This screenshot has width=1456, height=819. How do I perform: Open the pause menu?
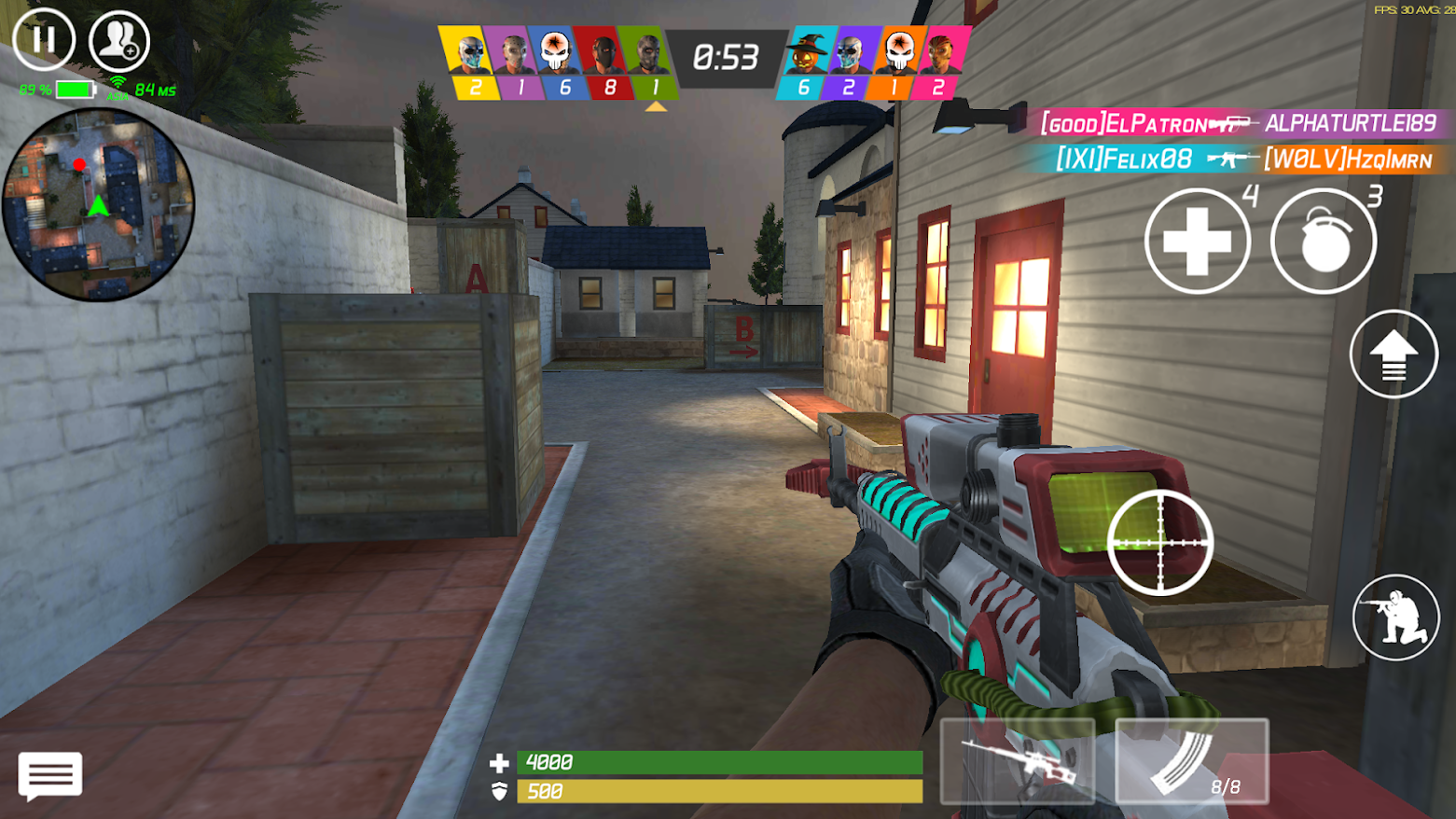44,40
